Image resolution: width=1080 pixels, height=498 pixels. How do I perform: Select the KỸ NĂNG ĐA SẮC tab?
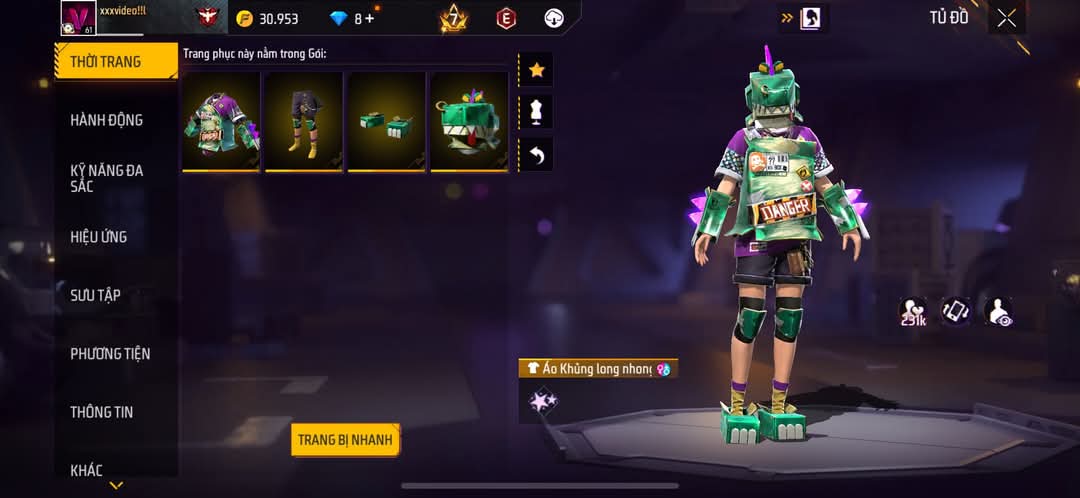tap(106, 178)
